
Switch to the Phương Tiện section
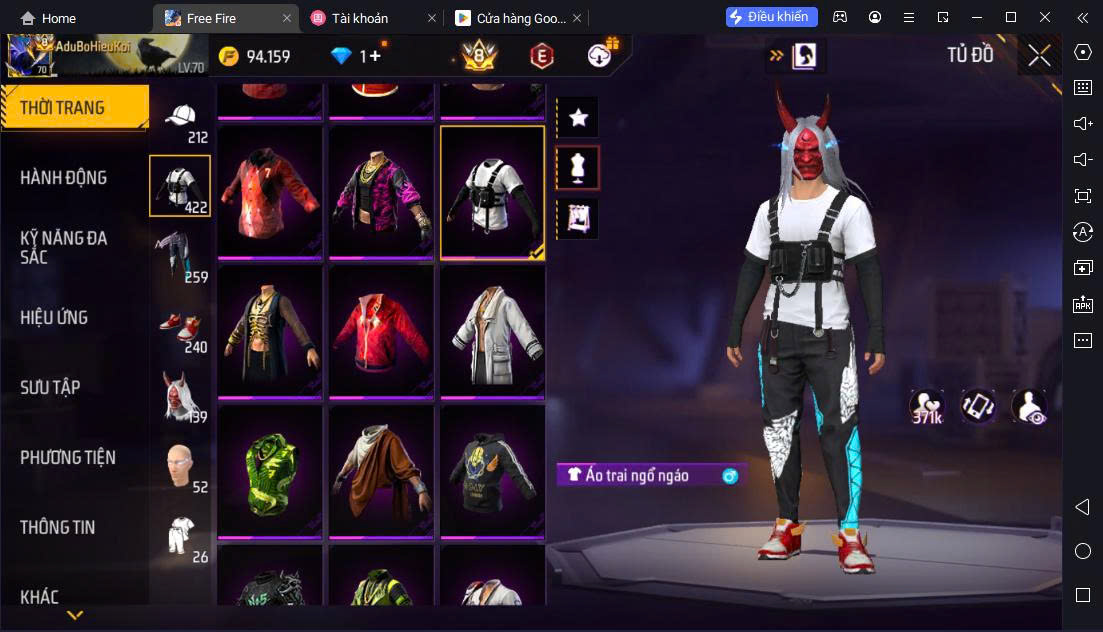tap(68, 458)
